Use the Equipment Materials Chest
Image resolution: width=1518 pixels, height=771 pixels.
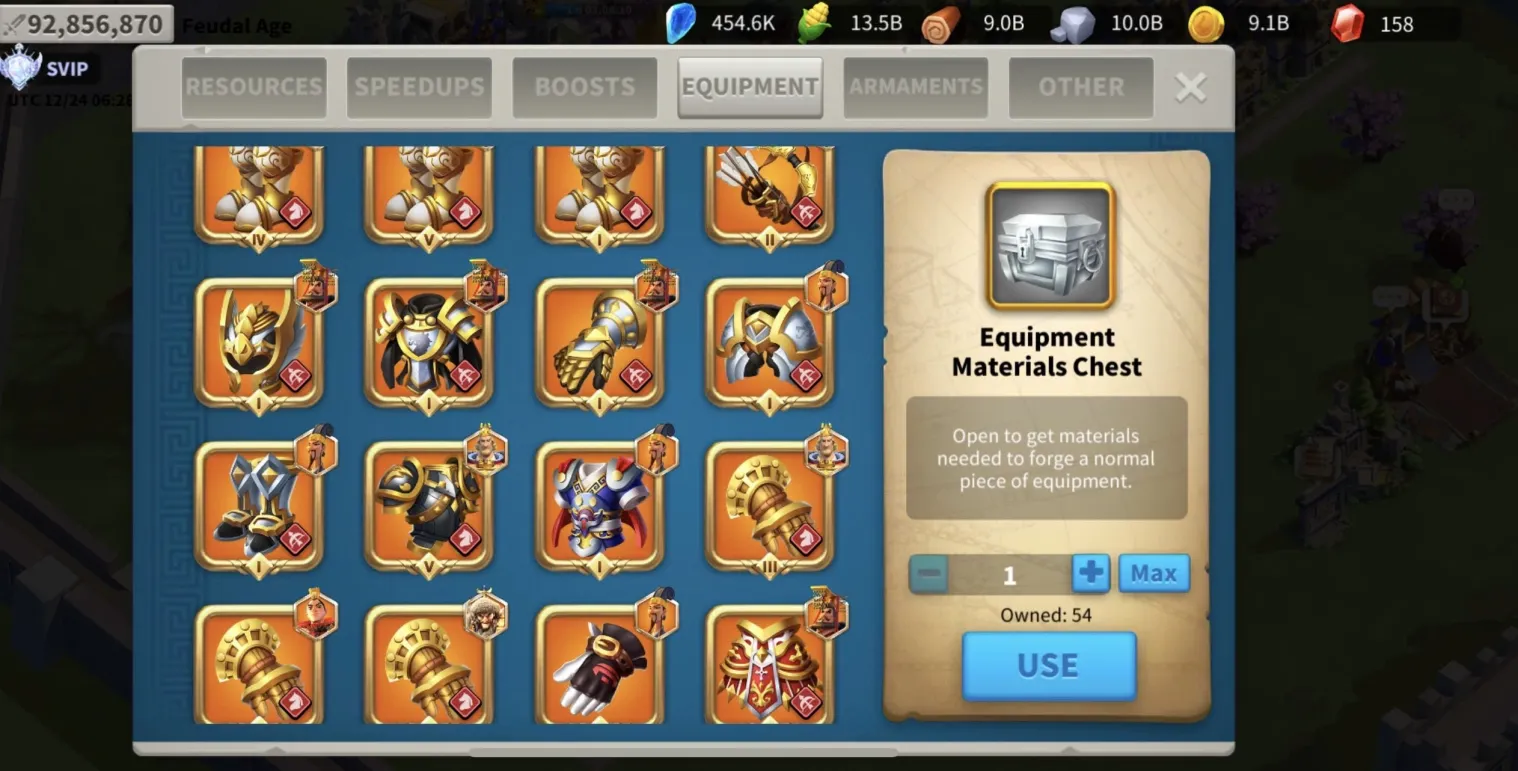tap(1049, 665)
